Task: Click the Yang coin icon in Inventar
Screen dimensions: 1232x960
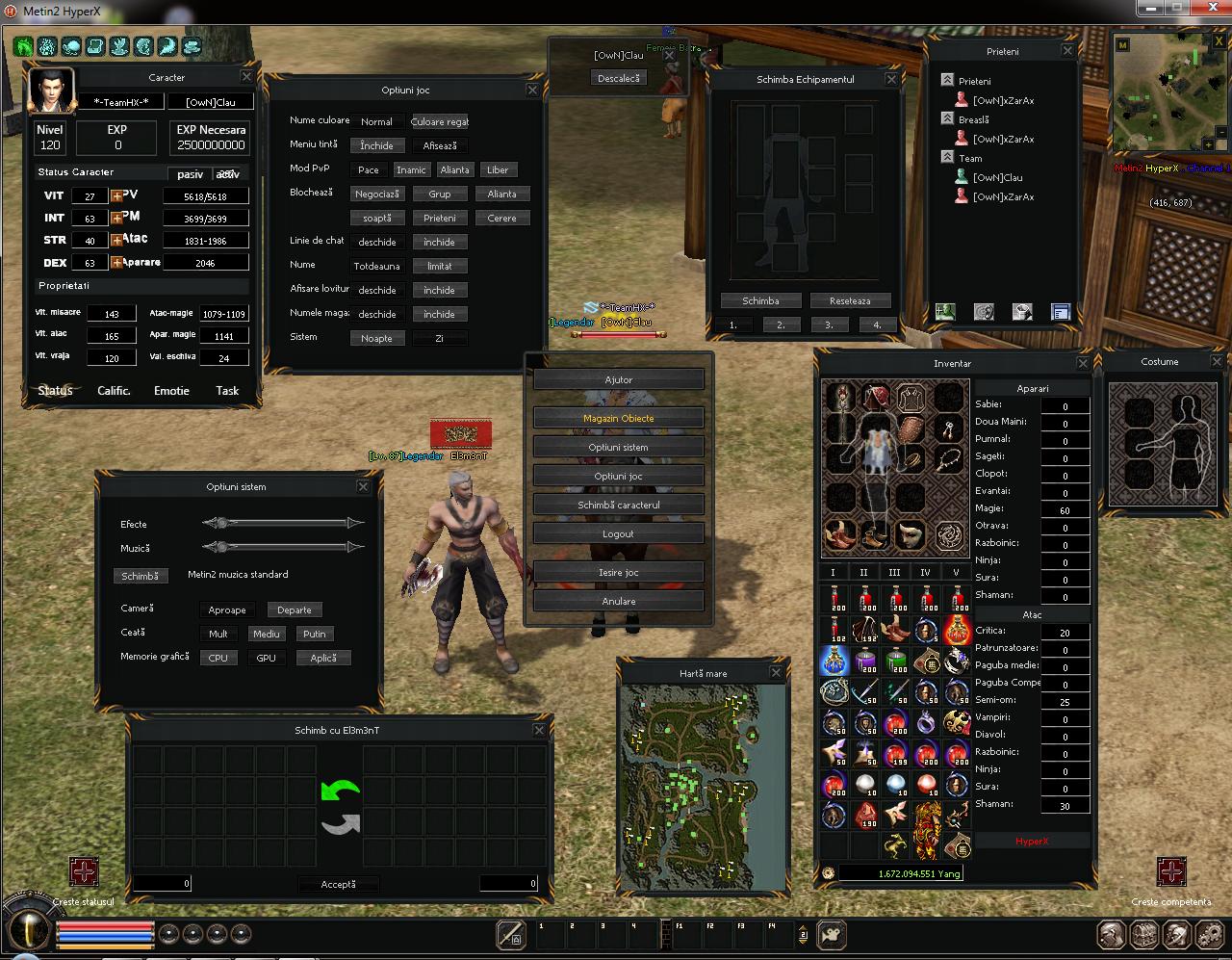Action: click(x=830, y=873)
